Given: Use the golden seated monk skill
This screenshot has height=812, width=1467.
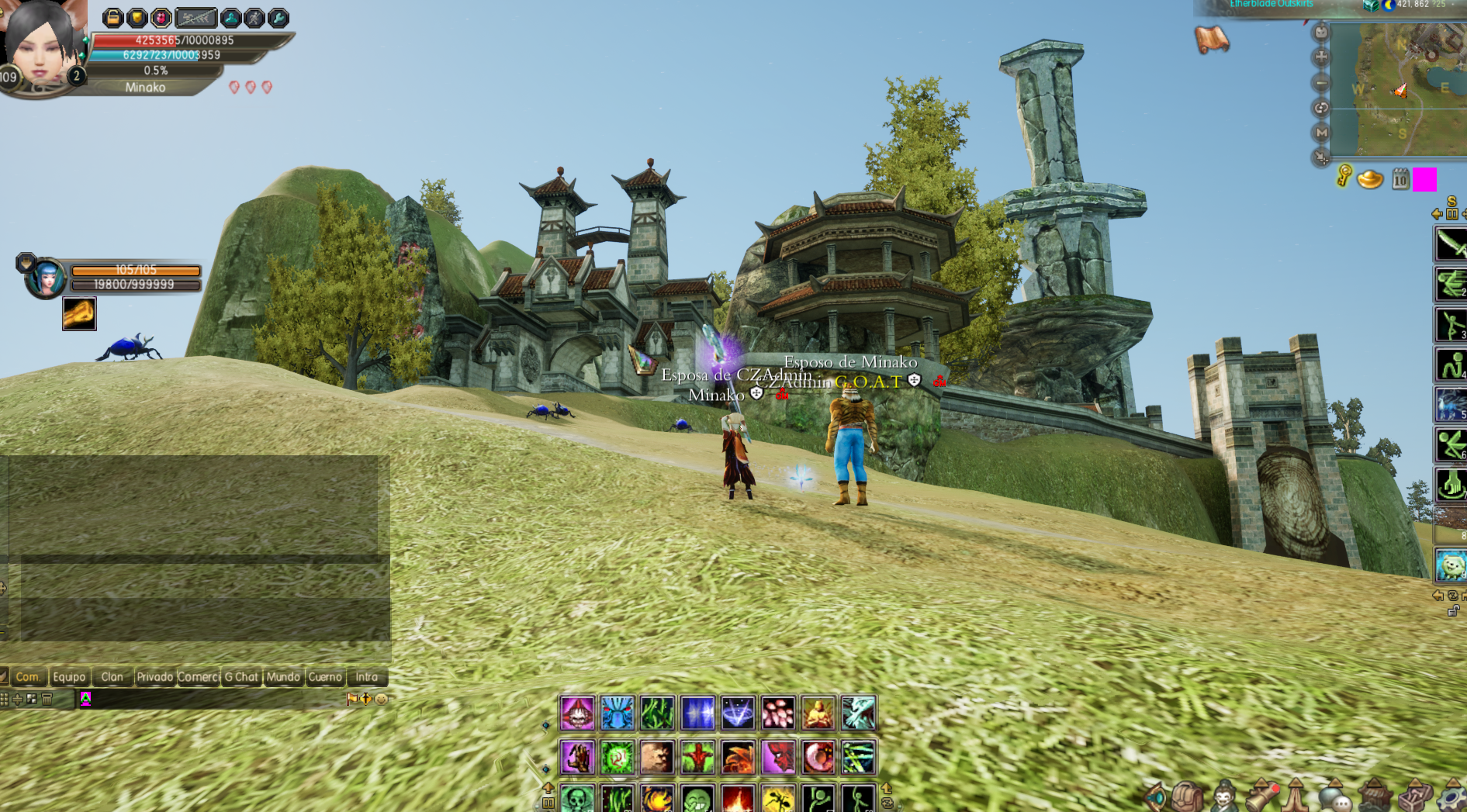Looking at the screenshot, I should click(x=818, y=713).
